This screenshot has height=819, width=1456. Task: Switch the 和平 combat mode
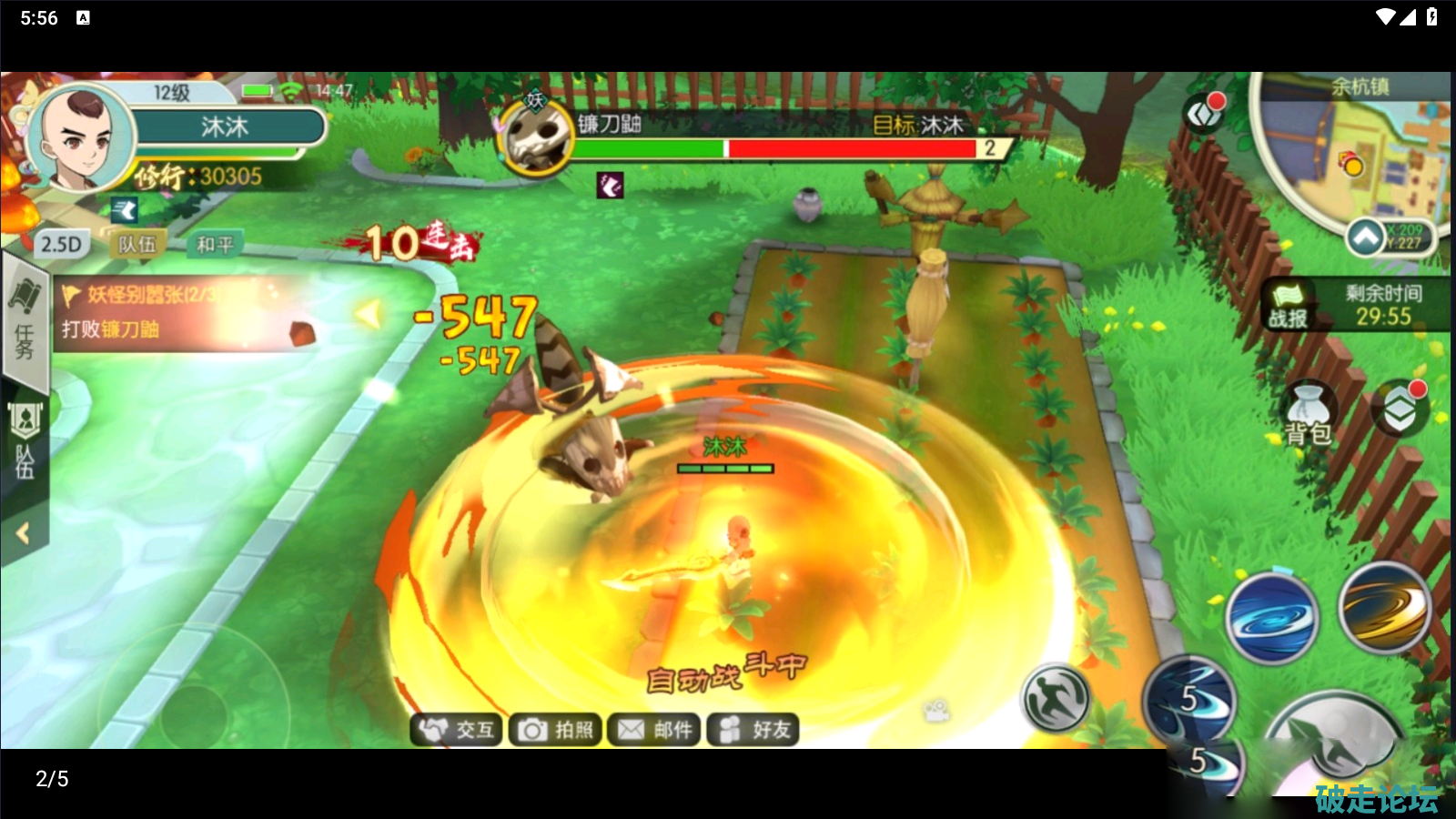point(215,244)
